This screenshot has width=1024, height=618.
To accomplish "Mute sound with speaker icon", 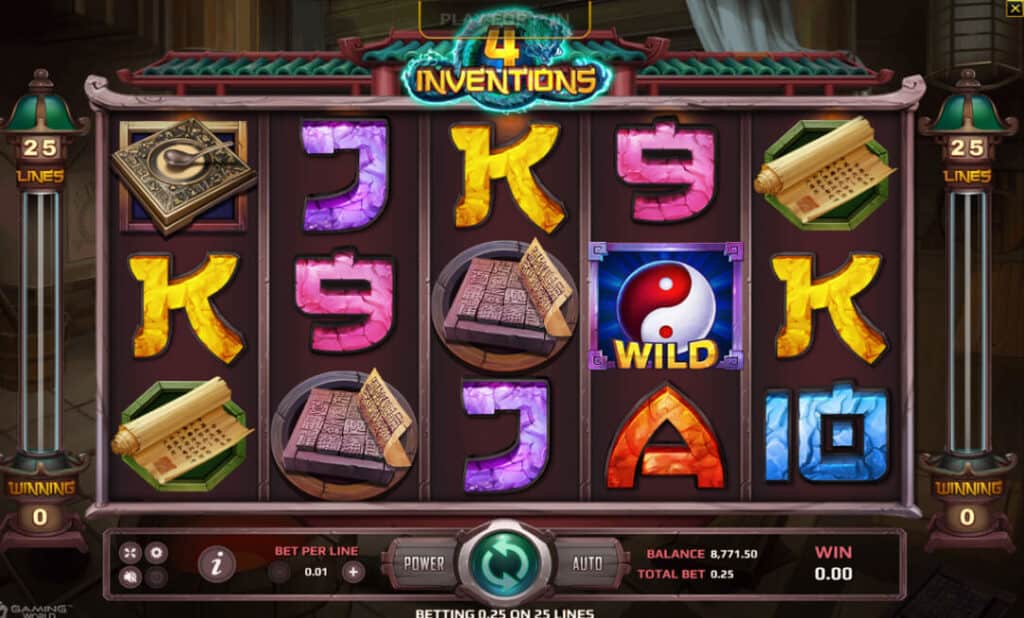I will (132, 576).
